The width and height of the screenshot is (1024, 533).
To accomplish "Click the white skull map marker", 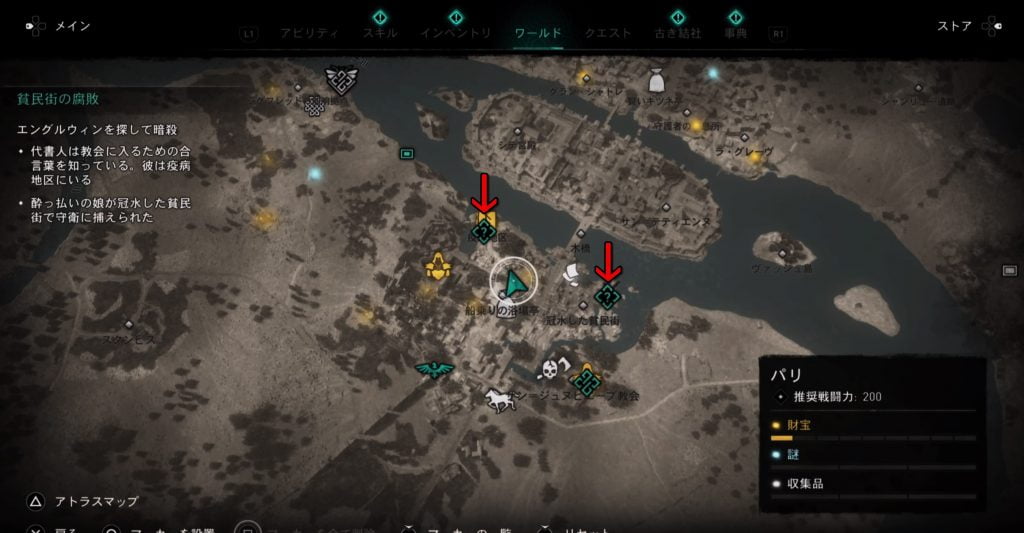I will point(548,370).
